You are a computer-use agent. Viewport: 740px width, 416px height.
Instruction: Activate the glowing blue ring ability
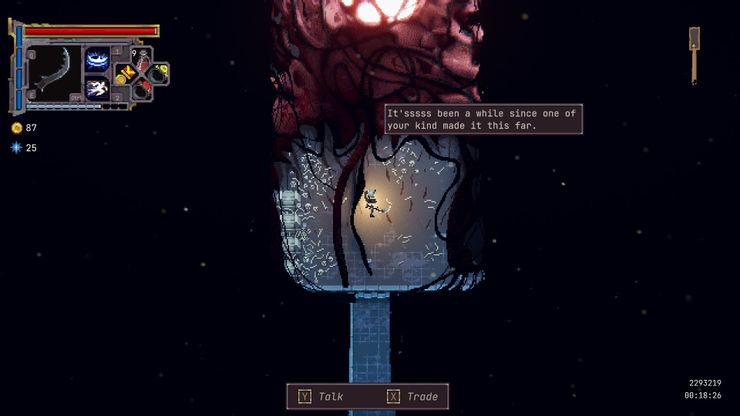tap(98, 60)
